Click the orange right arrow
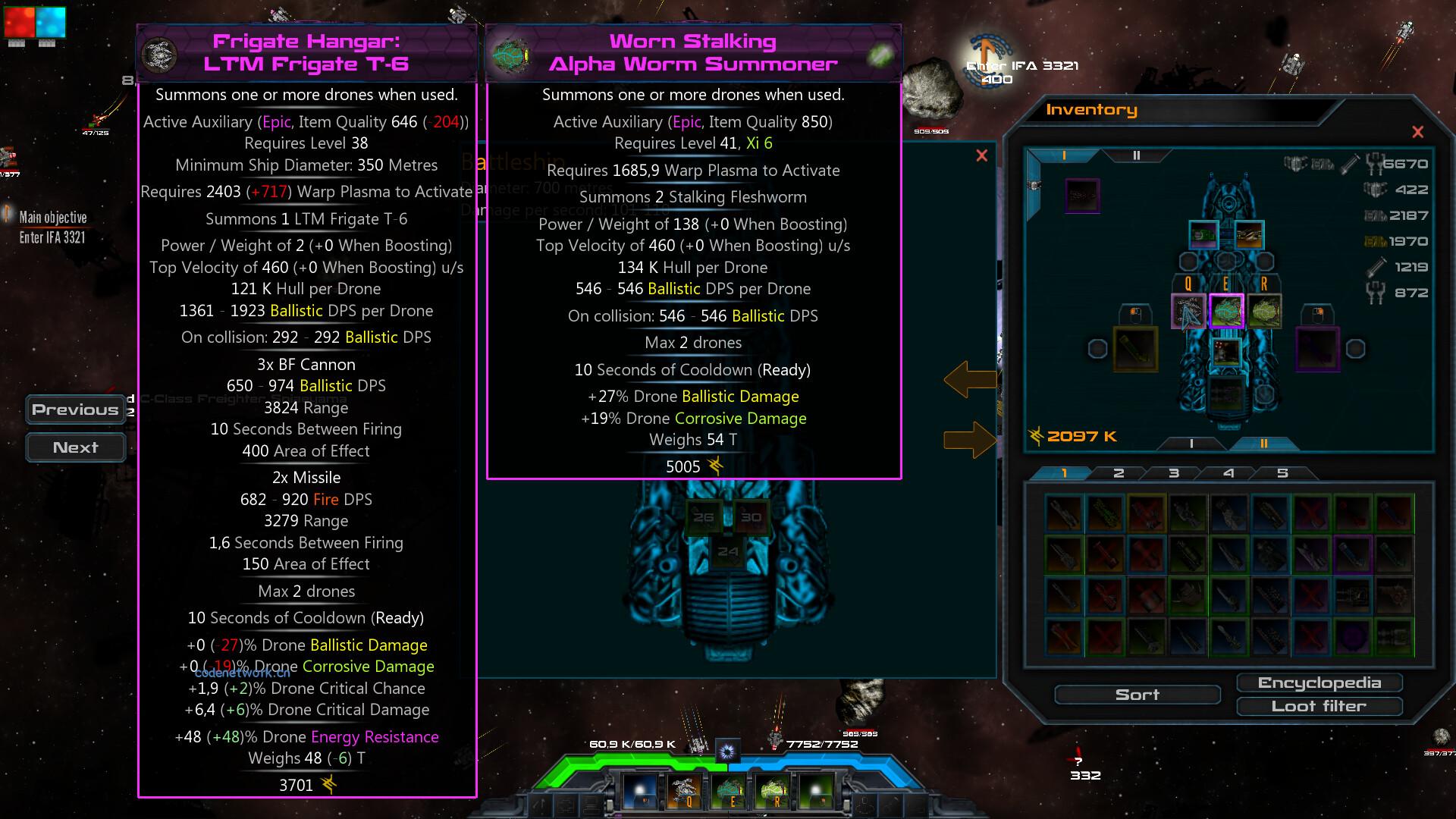The width and height of the screenshot is (1456, 819). [969, 440]
